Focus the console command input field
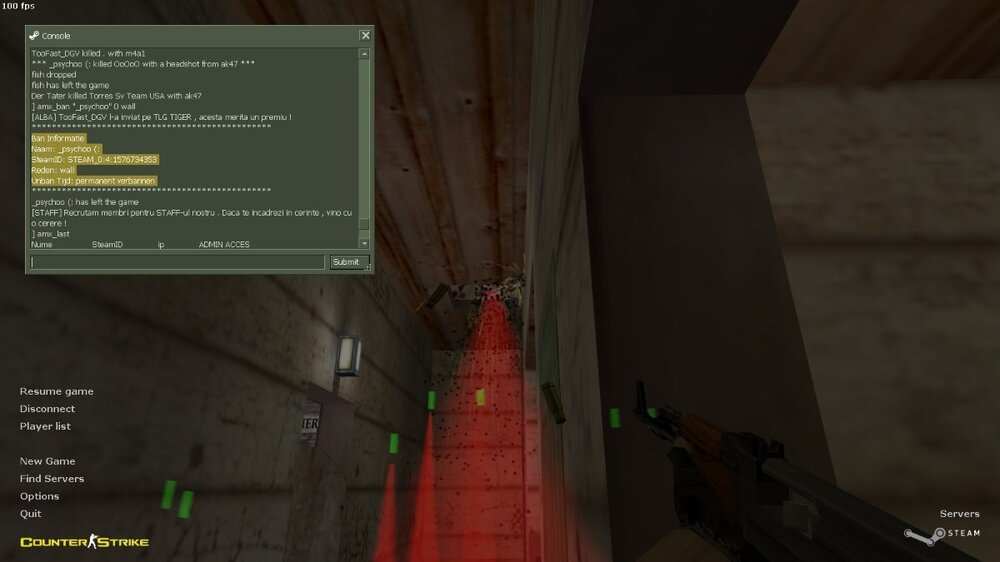1000x562 pixels. click(x=177, y=262)
